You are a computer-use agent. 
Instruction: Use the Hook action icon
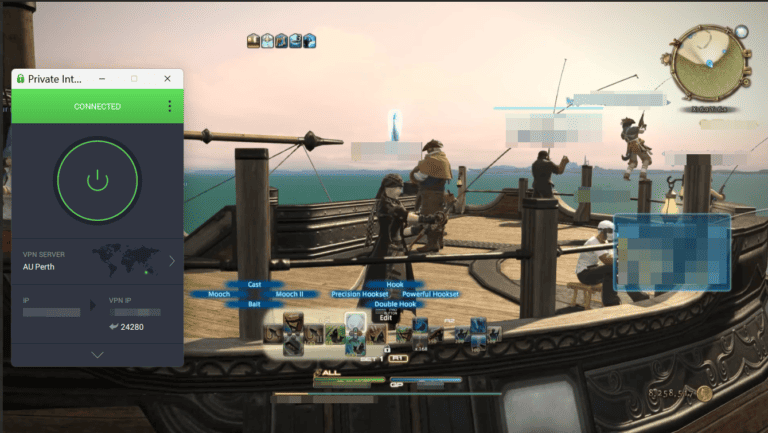pos(394,285)
